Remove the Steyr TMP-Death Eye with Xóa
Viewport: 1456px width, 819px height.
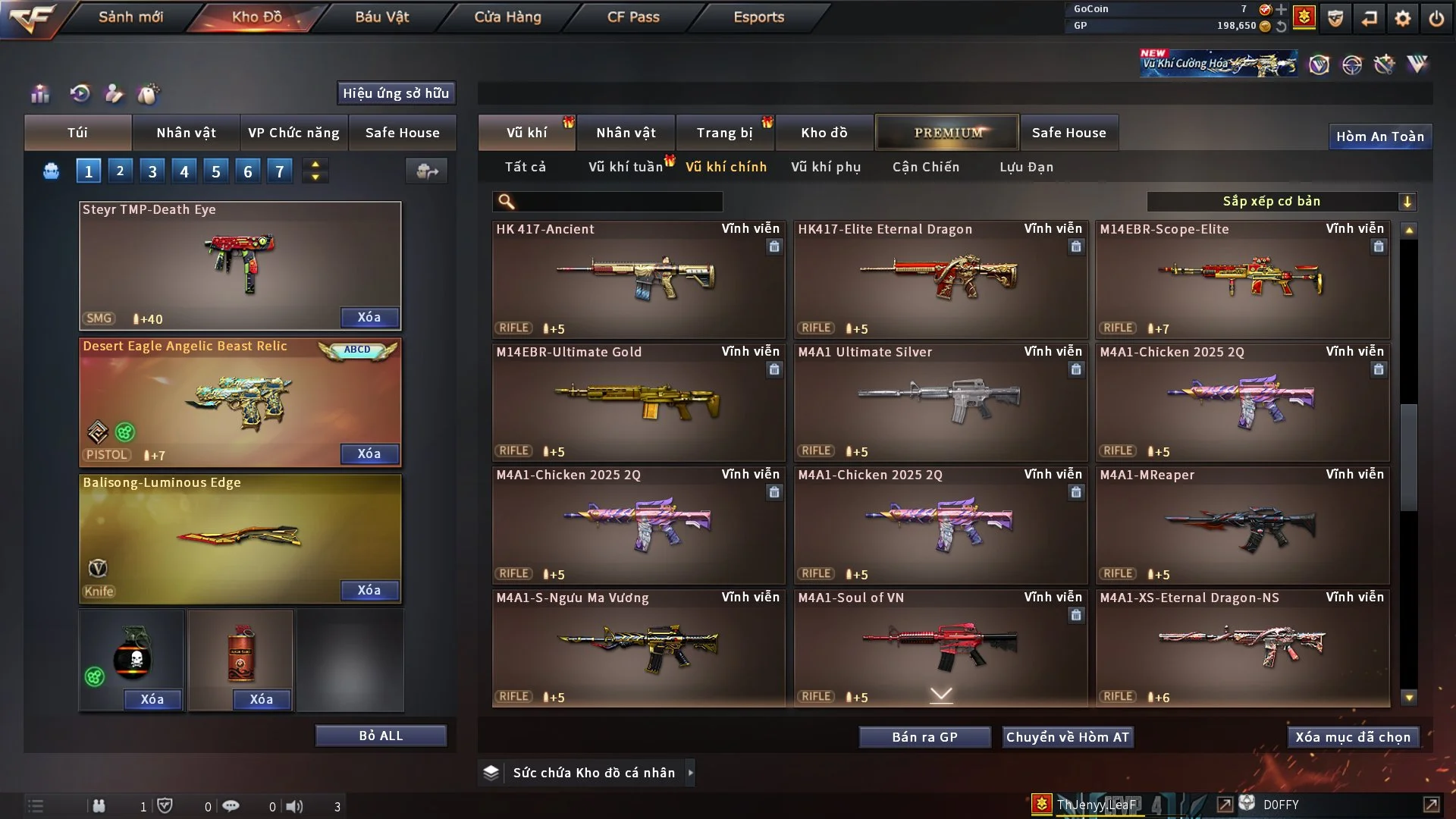tap(369, 317)
